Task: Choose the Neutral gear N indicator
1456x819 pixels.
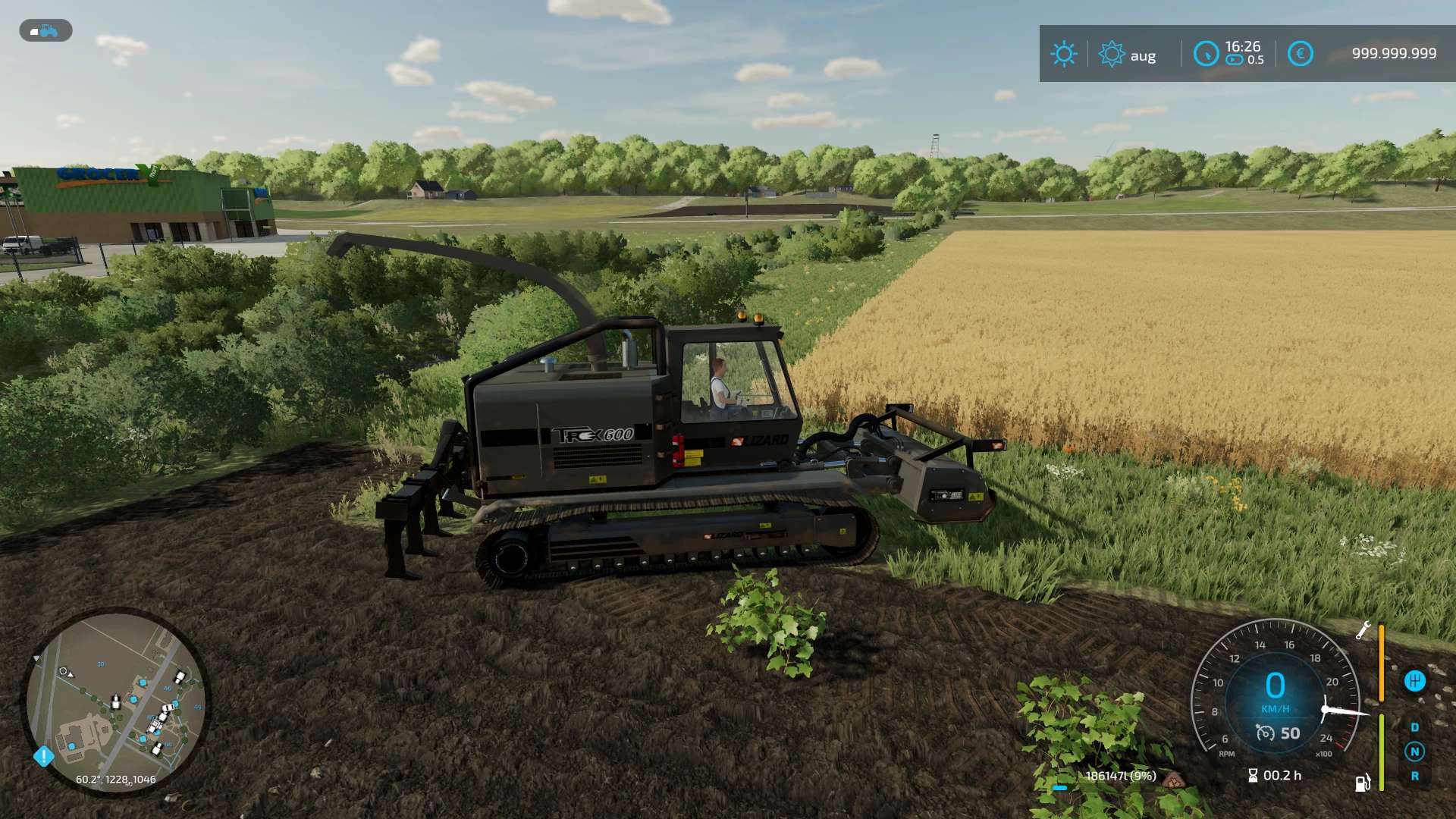Action: coord(1414,752)
